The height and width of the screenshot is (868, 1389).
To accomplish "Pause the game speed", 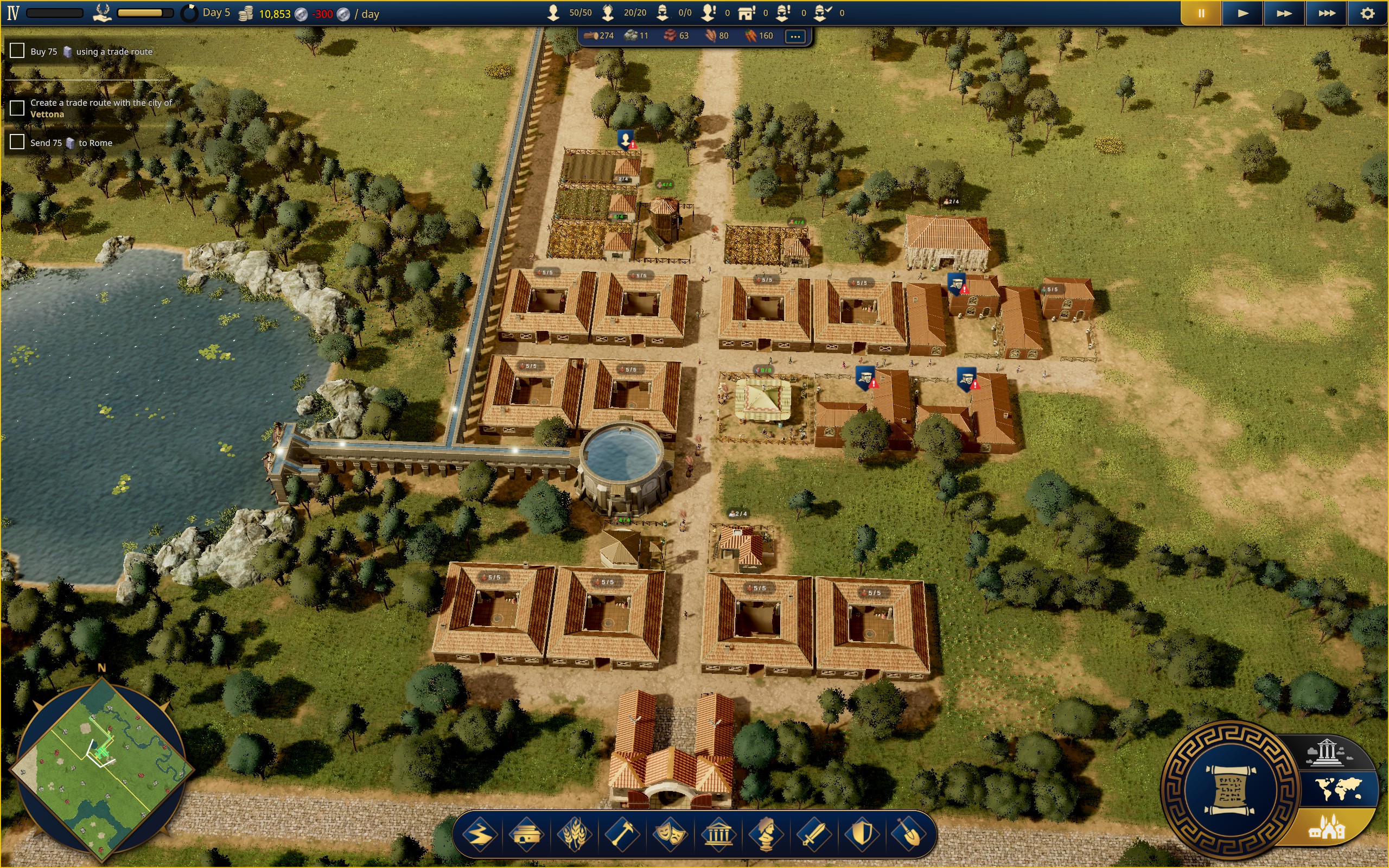I will [x=1201, y=13].
